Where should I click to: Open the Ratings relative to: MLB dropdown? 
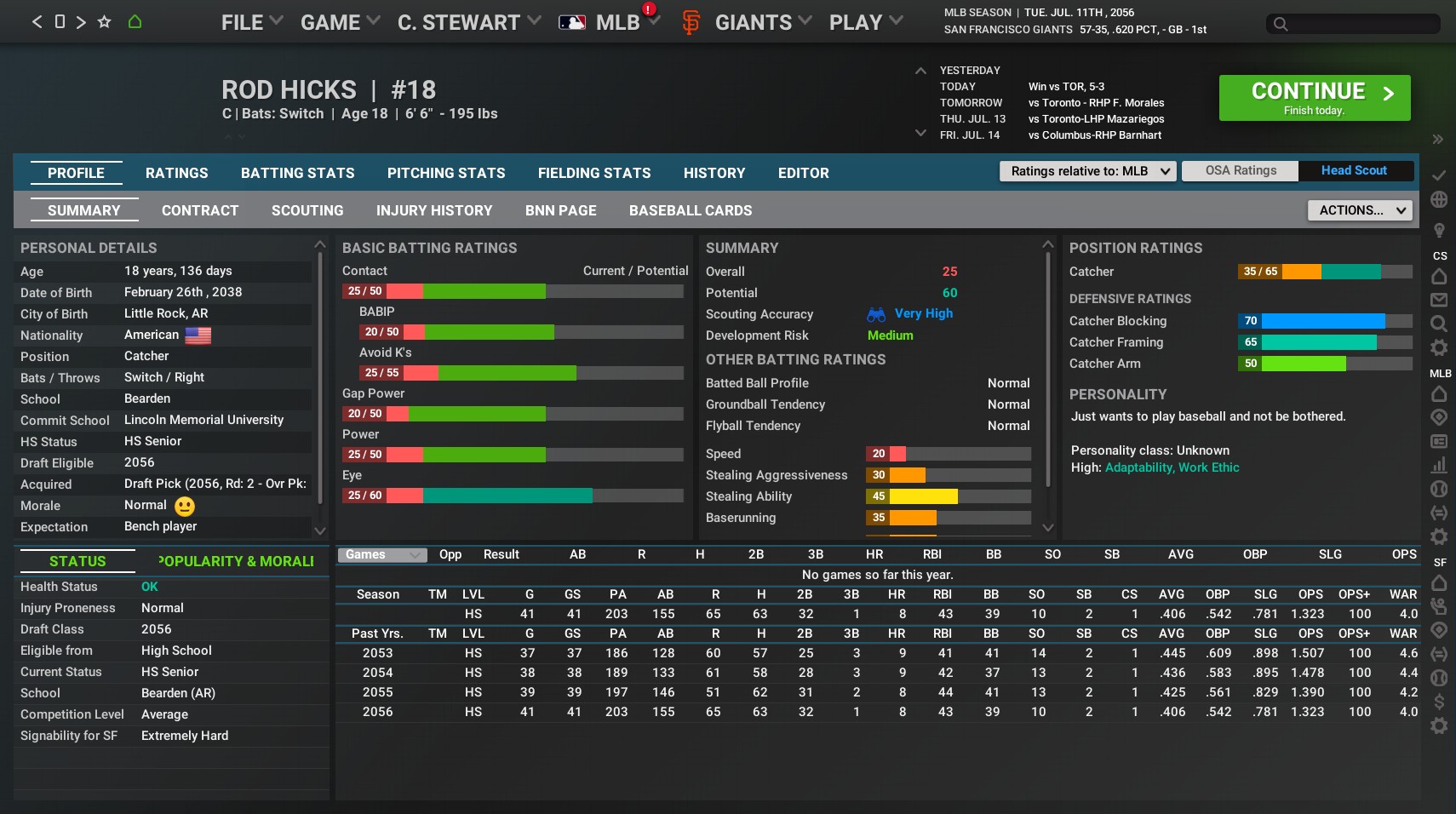click(1087, 170)
